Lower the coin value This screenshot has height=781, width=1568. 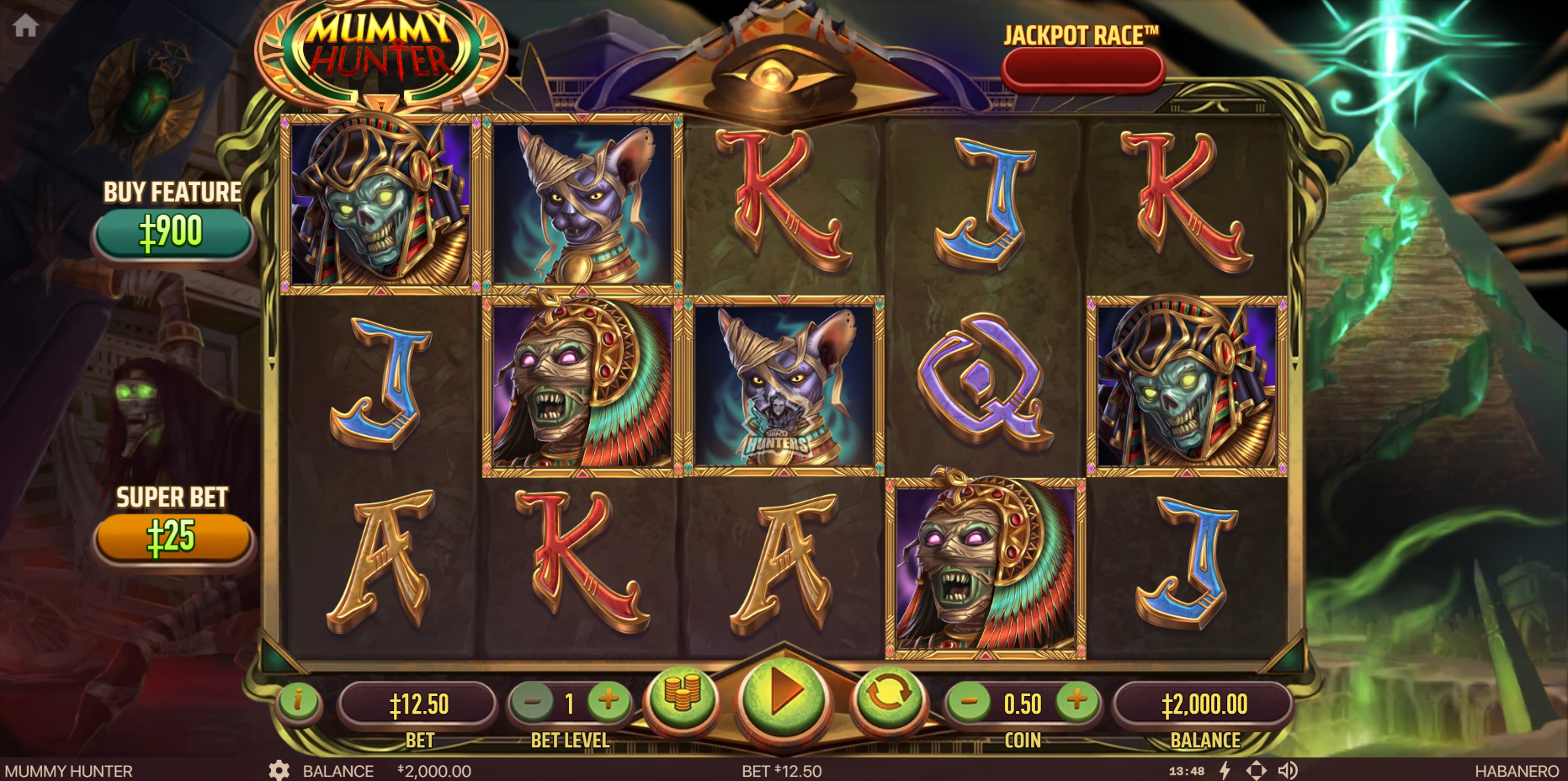pos(969,701)
